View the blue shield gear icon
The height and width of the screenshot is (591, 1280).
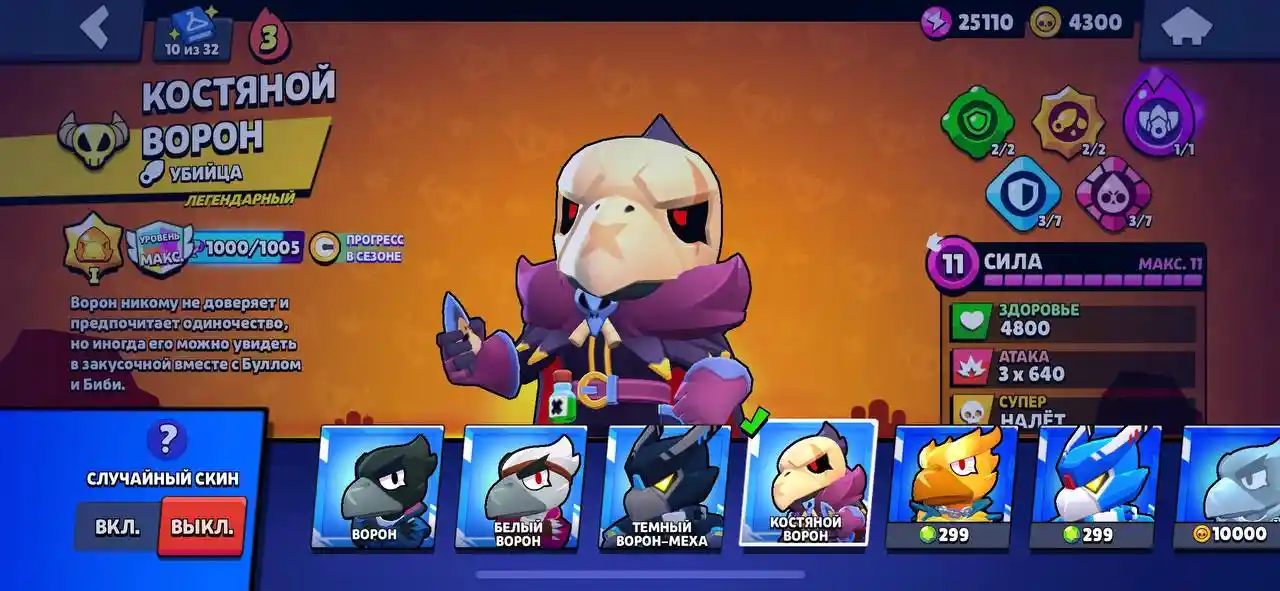(1022, 193)
